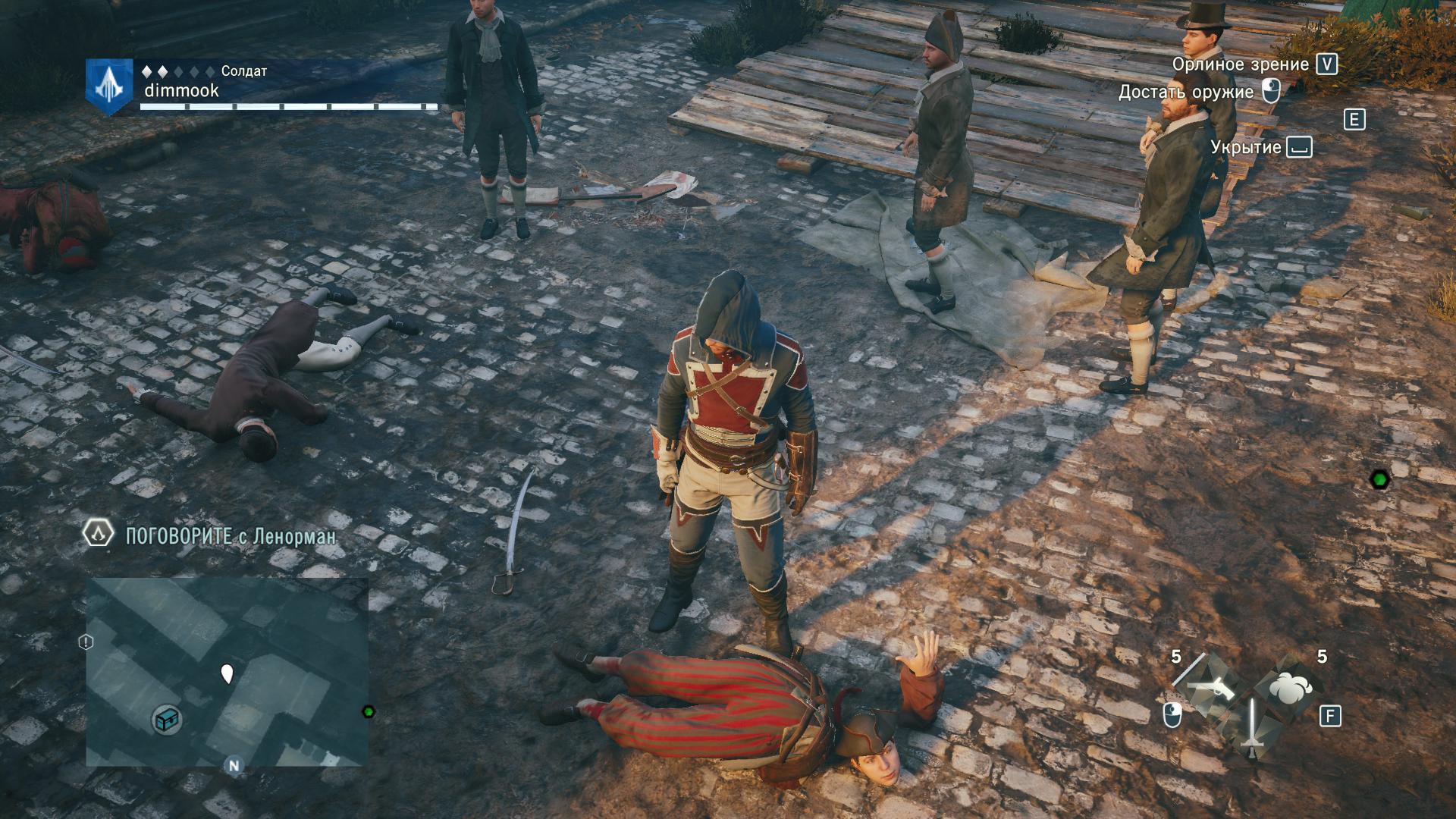
Task: Click the north compass indicator
Action: point(234,765)
